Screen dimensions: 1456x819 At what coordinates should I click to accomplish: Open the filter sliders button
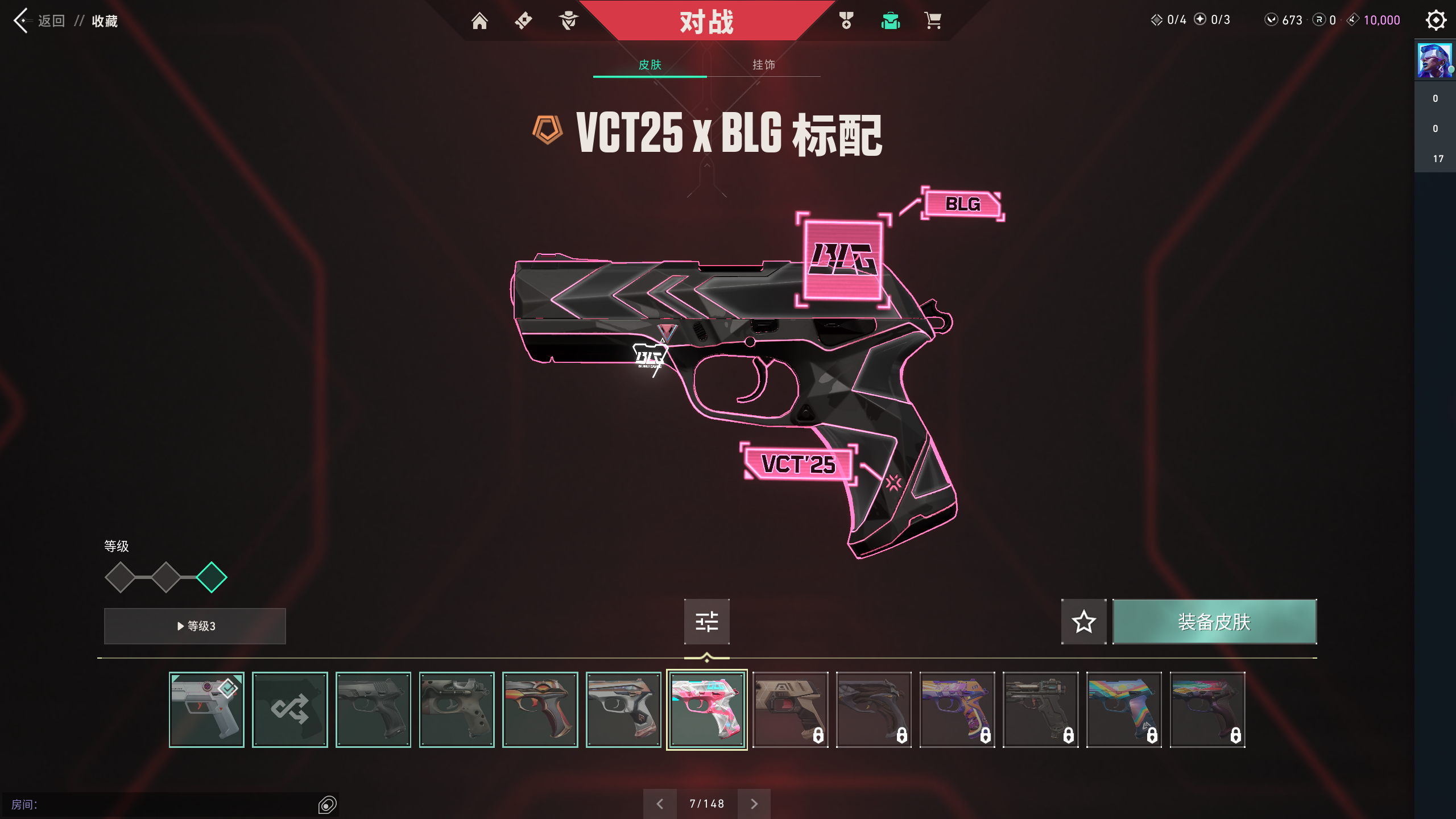tap(706, 622)
